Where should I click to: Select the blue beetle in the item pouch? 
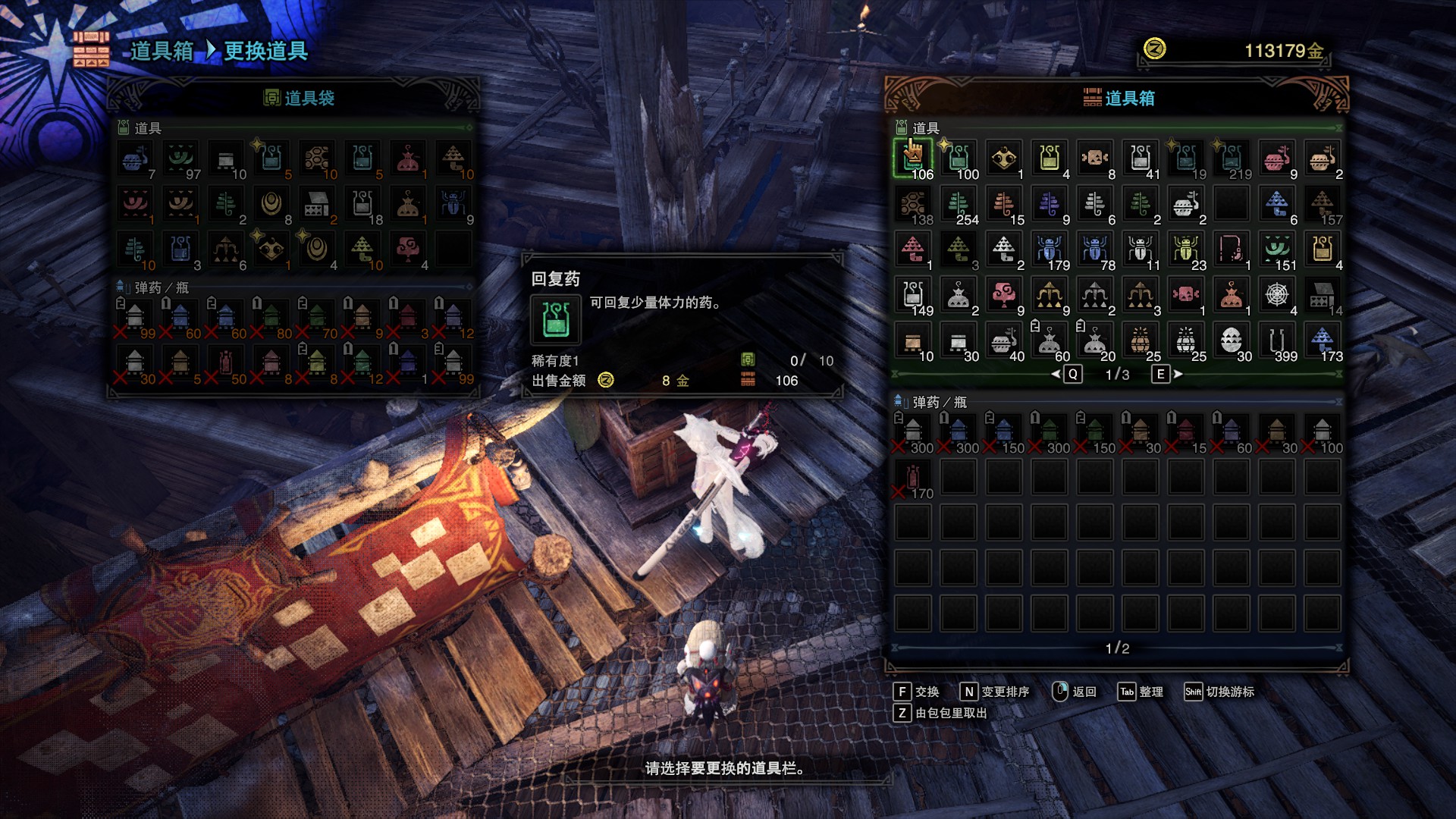coord(453,205)
